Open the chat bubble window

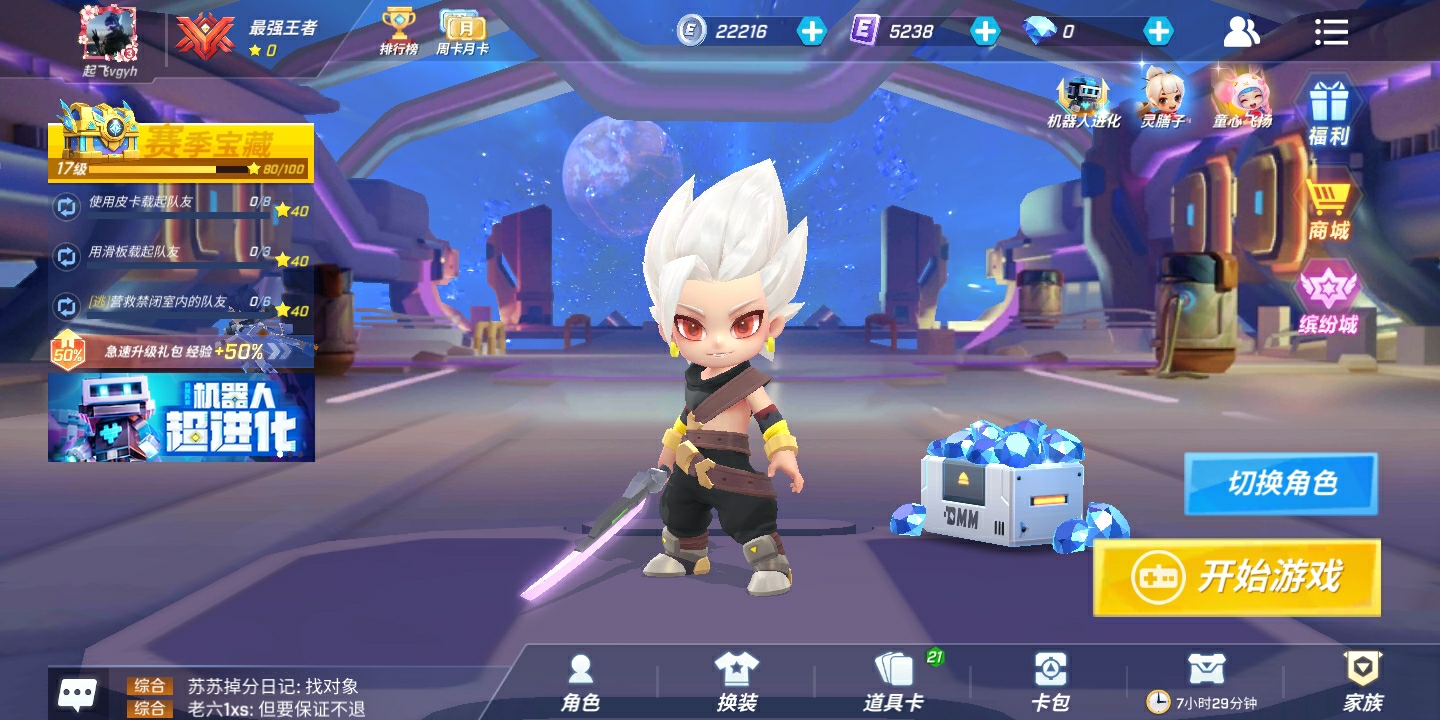tap(77, 693)
